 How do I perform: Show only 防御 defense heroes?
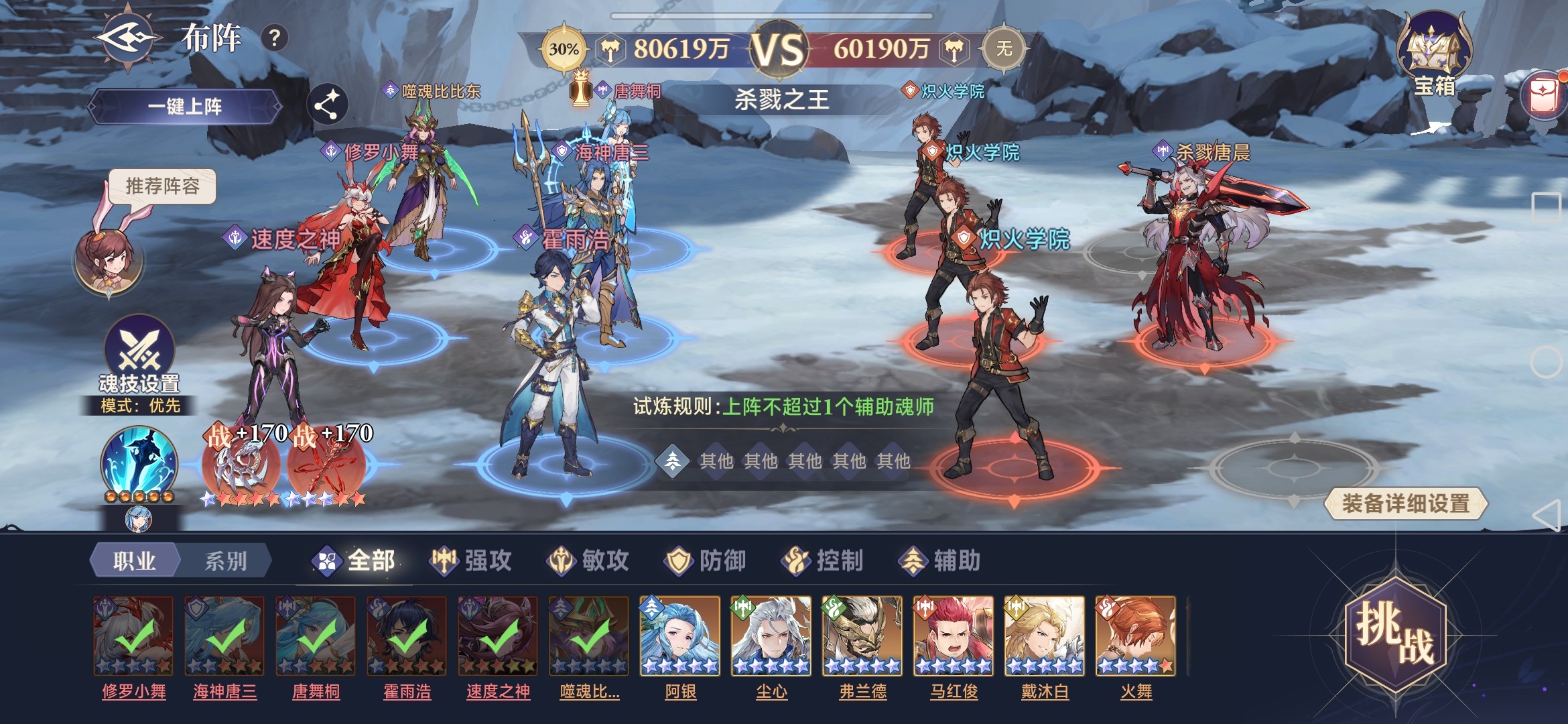[x=706, y=560]
